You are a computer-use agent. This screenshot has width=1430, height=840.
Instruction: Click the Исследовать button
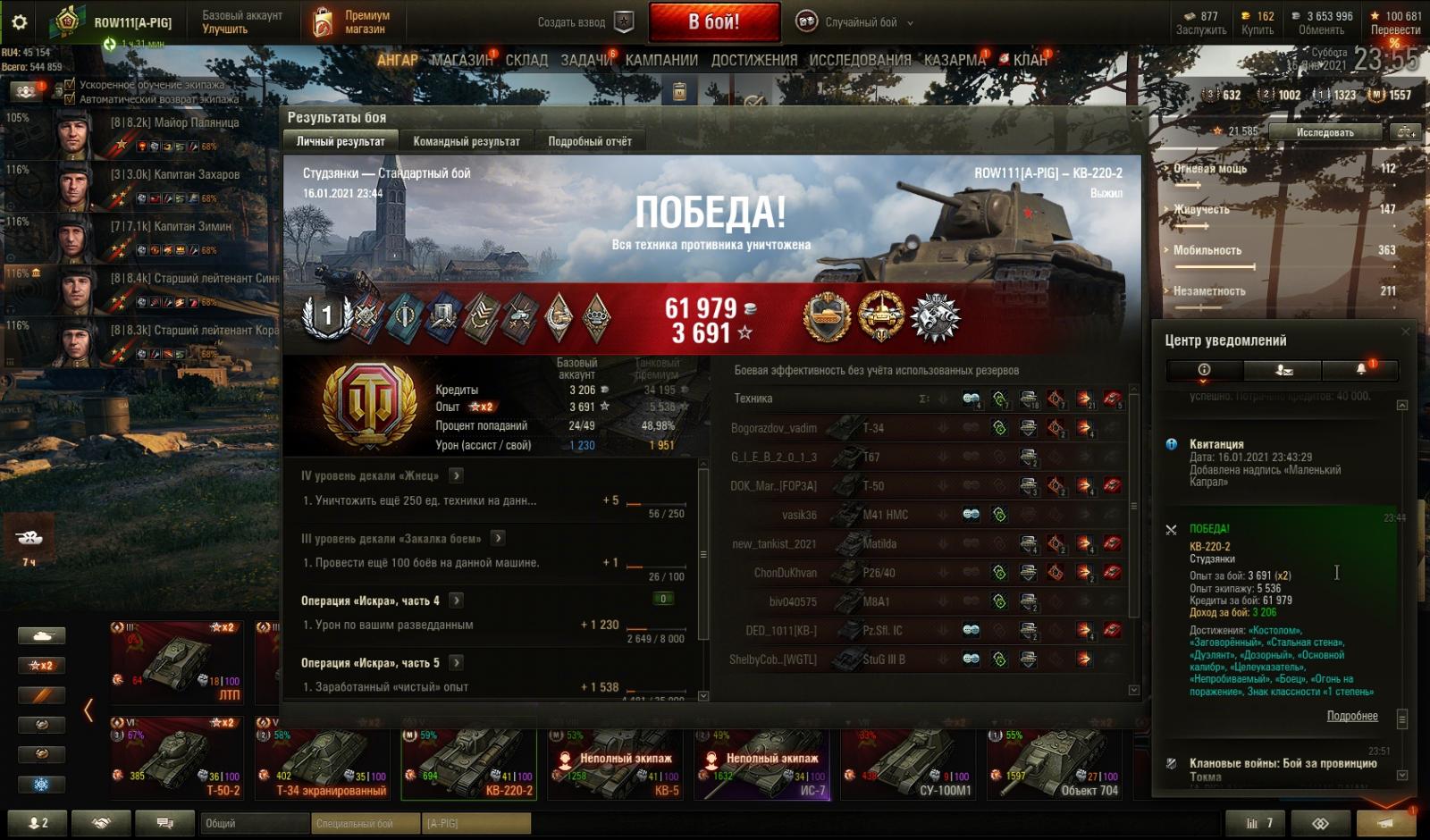tap(1325, 132)
